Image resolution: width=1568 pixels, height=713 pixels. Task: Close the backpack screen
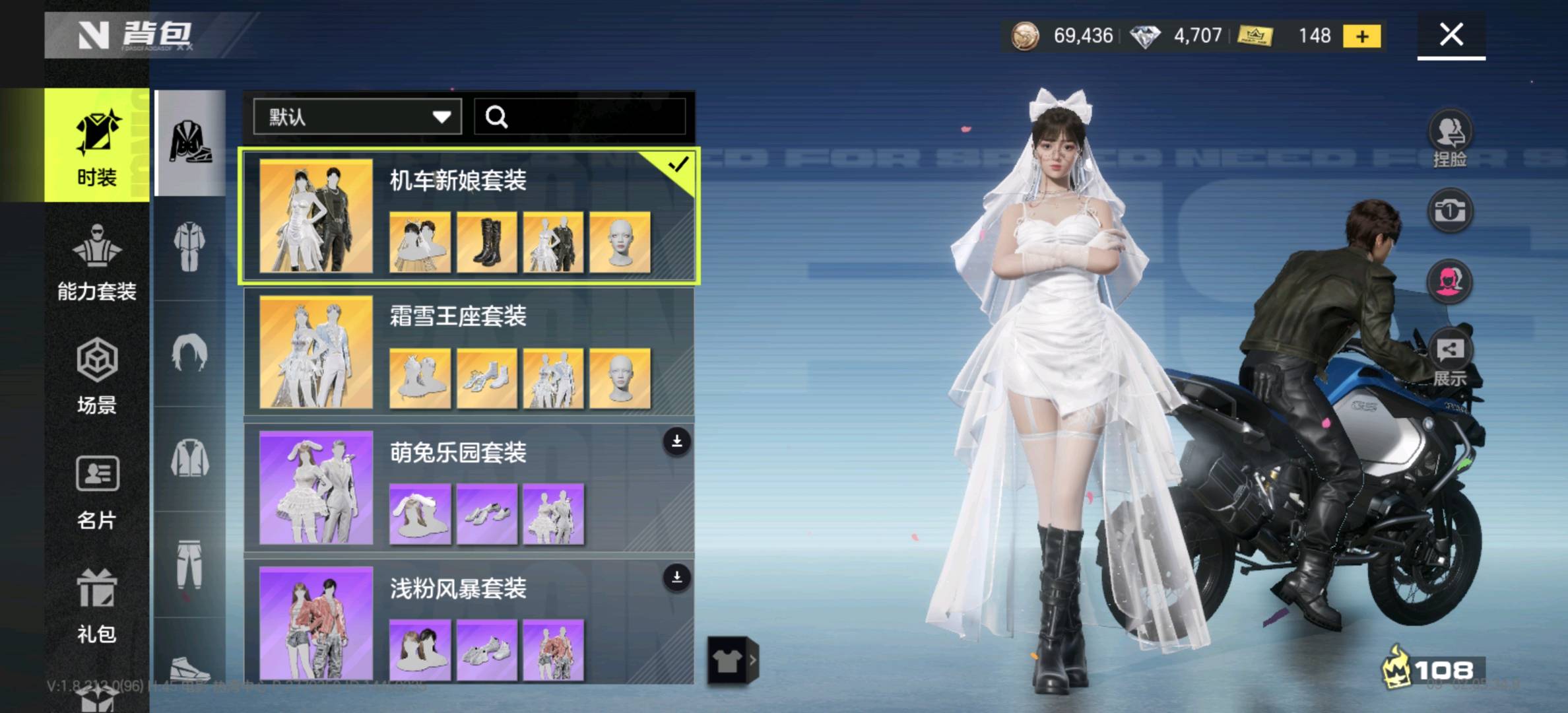click(1451, 34)
